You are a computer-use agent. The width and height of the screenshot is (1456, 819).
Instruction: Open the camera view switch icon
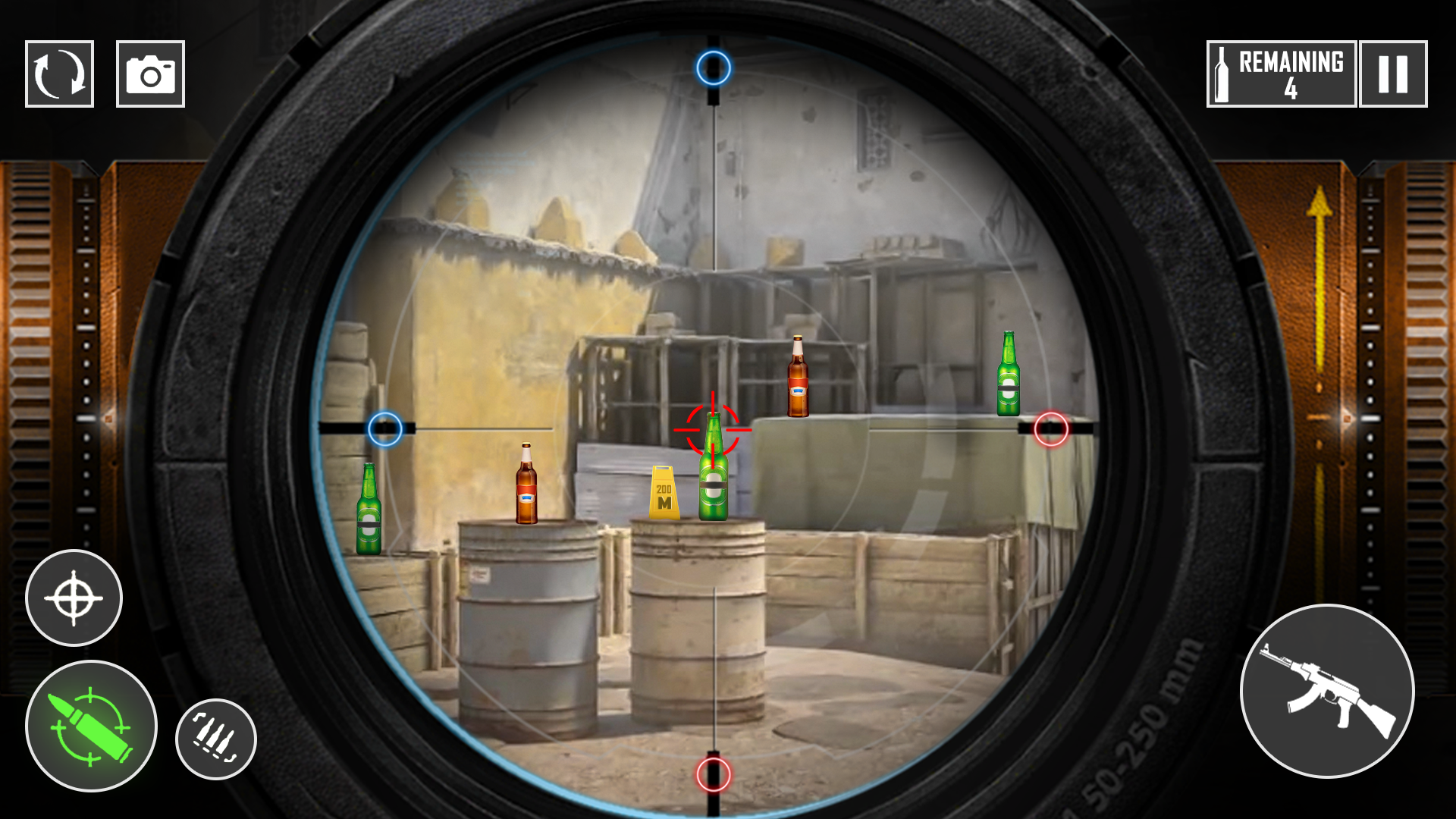[149, 74]
